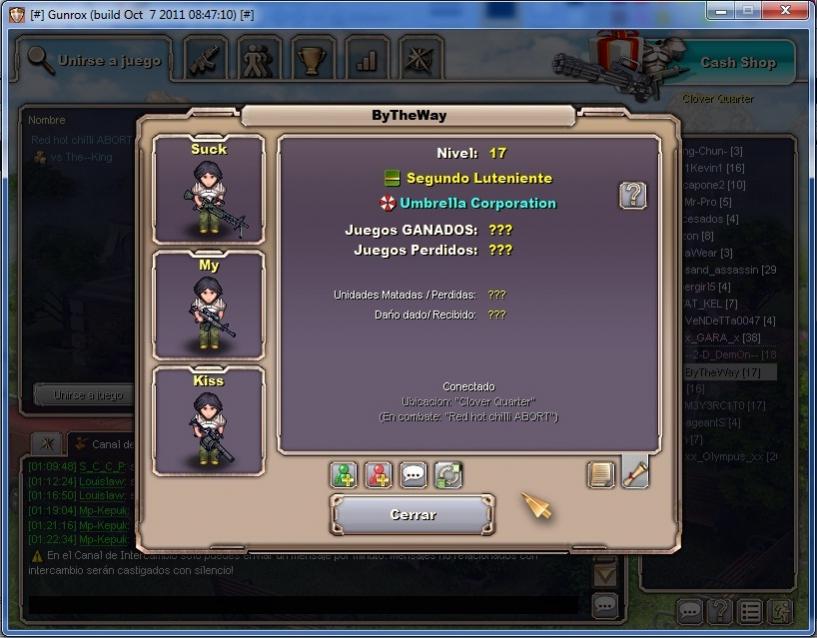Open the question mark help in profile
Viewport: 817px width, 638px height.
pos(632,195)
